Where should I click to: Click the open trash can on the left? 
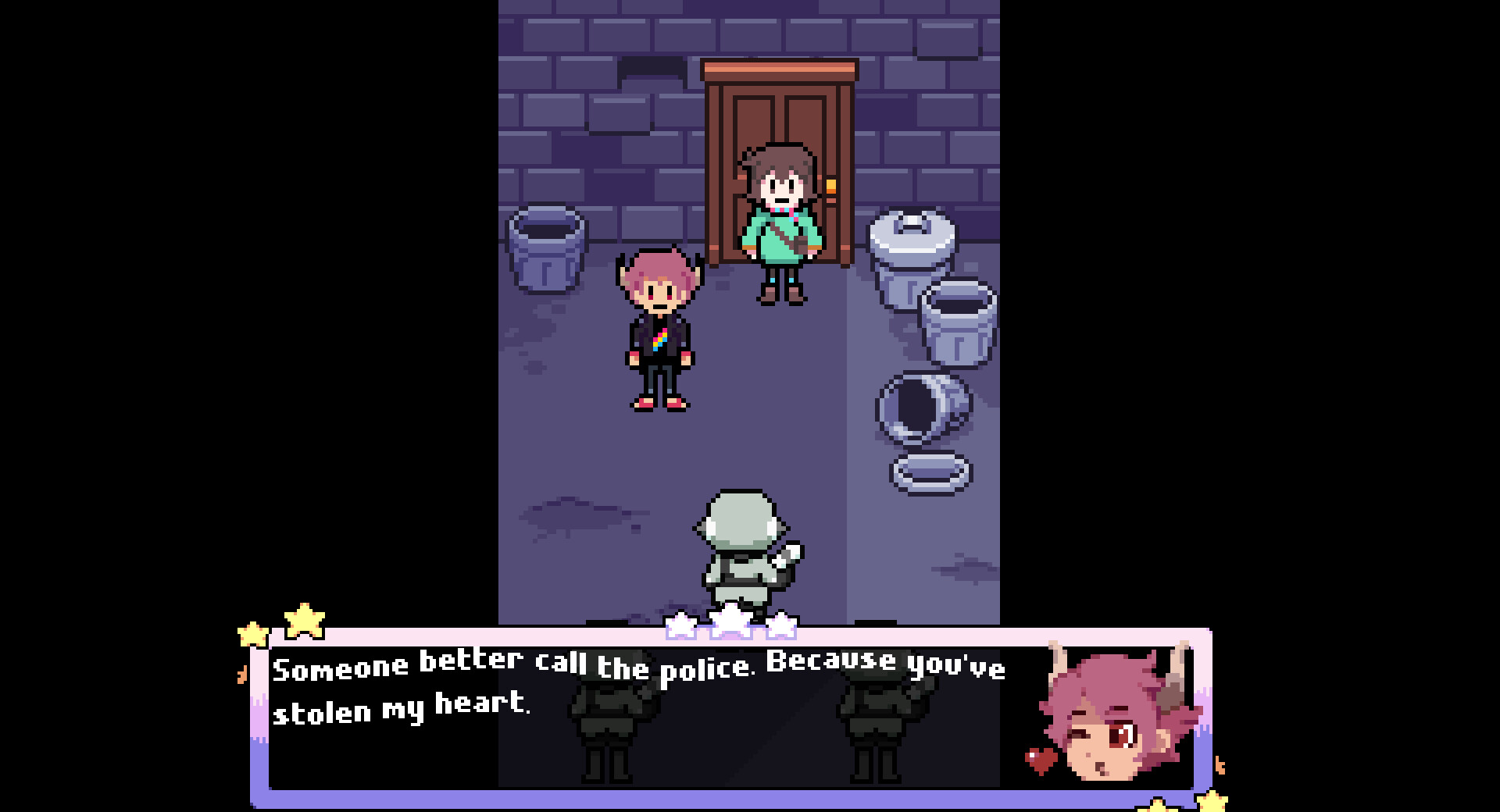[547, 250]
